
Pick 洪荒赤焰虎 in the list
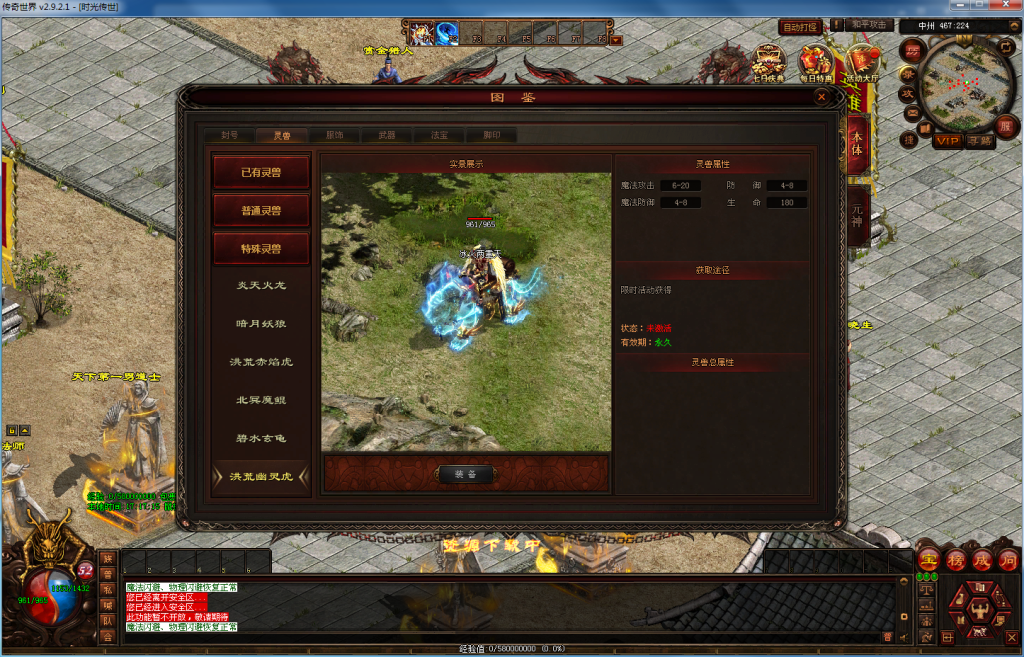[x=260, y=362]
